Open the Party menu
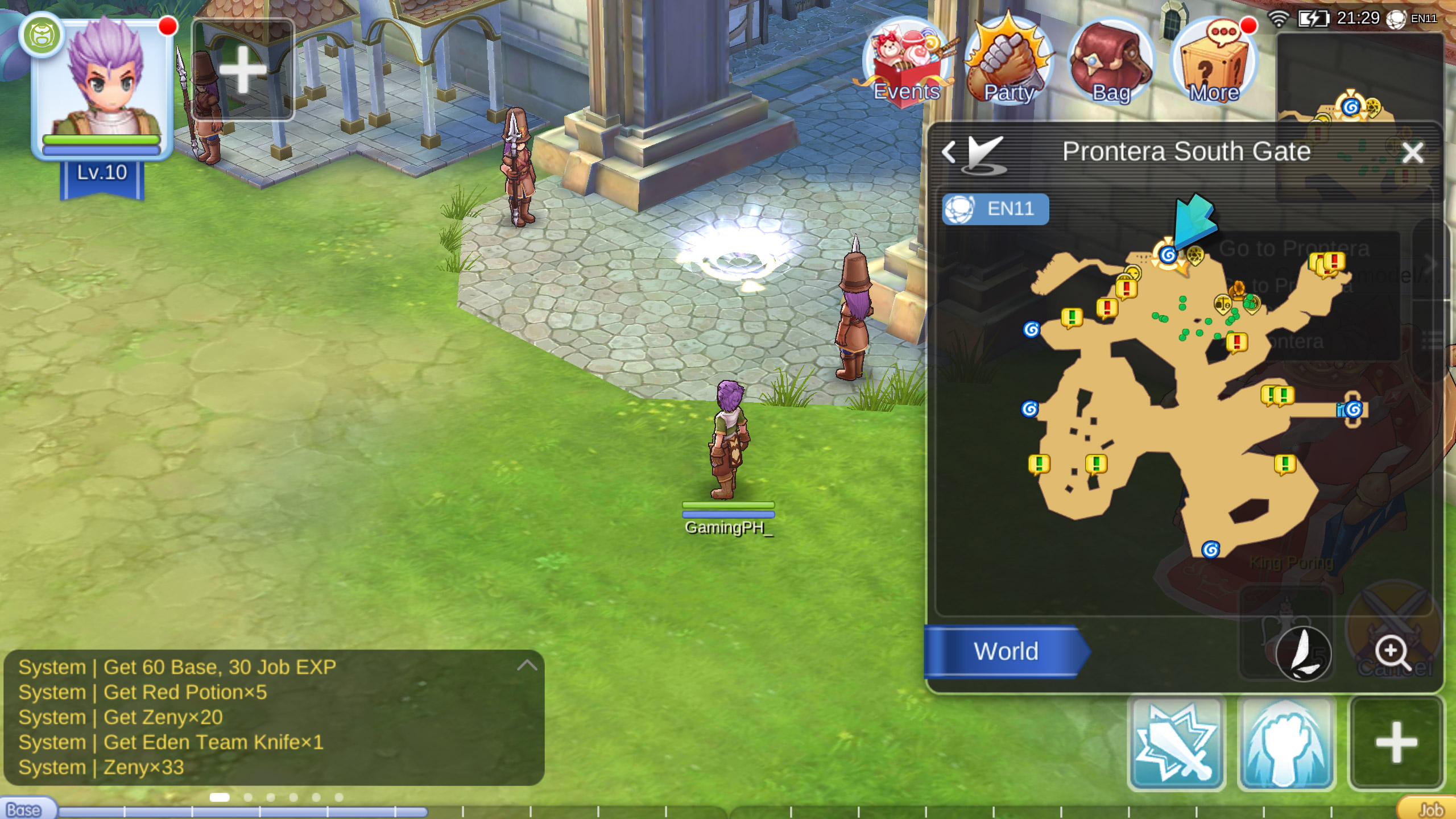This screenshot has height=819, width=1456. point(1008,64)
